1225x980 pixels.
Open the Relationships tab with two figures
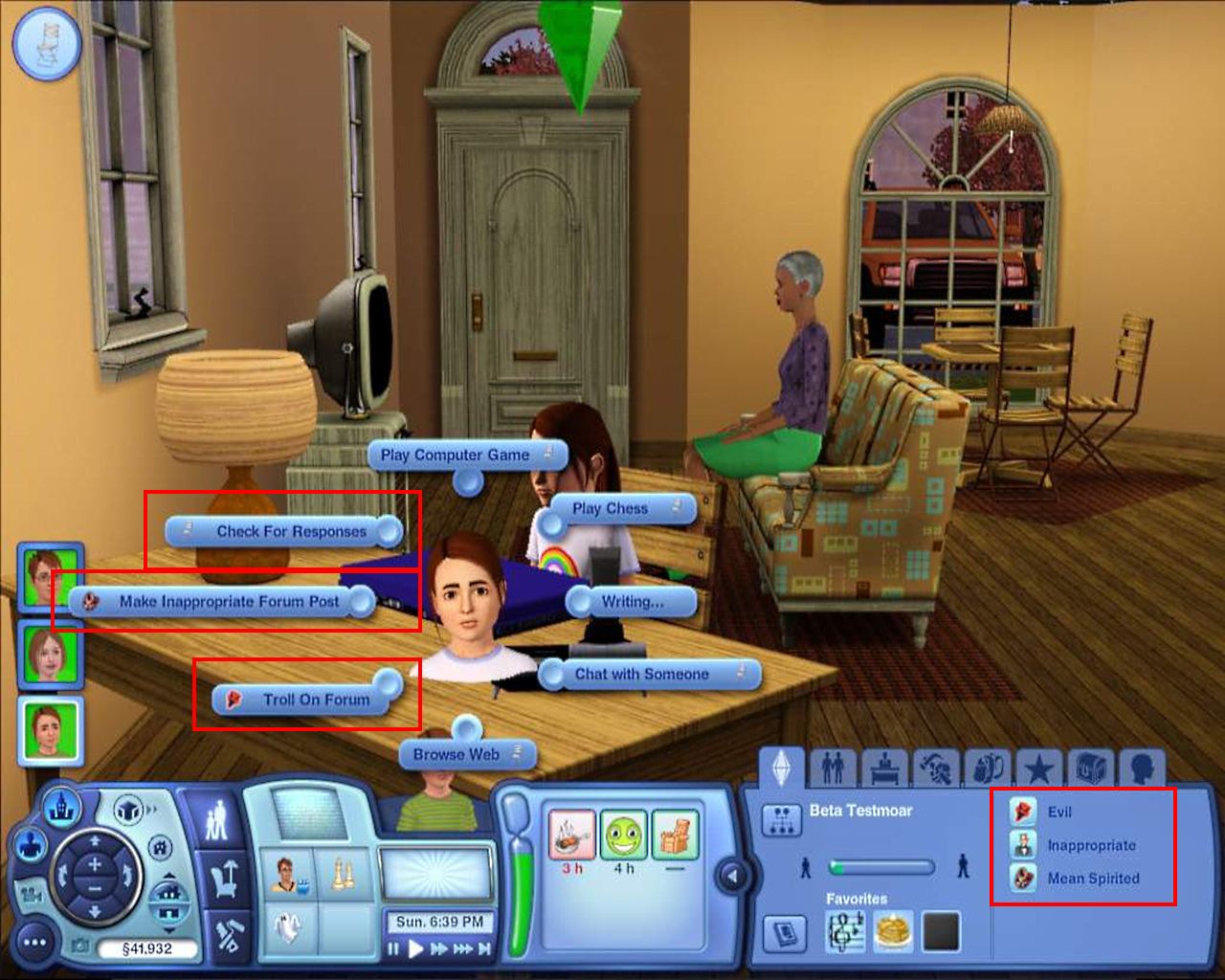pos(834,768)
